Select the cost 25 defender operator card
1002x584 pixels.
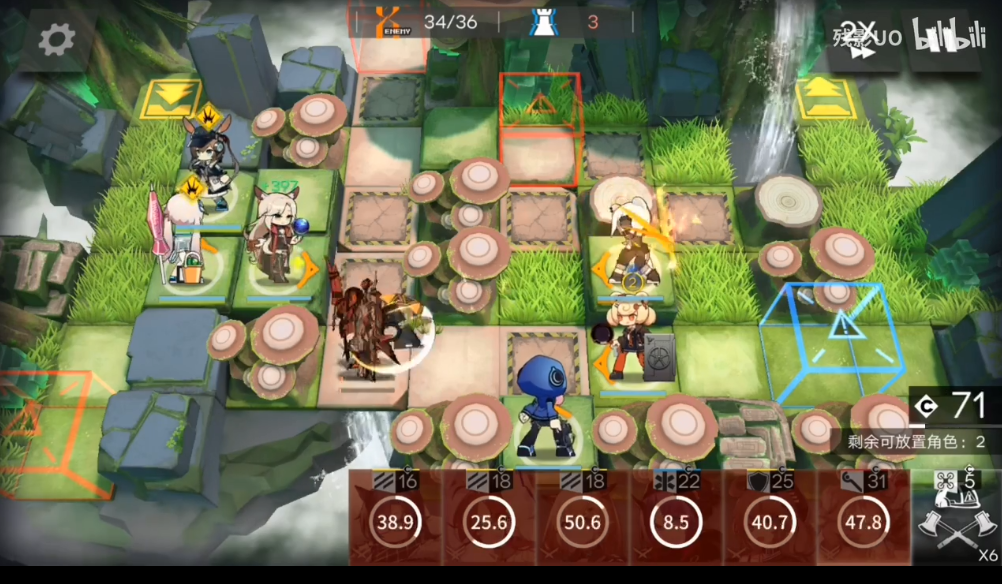pos(770,517)
